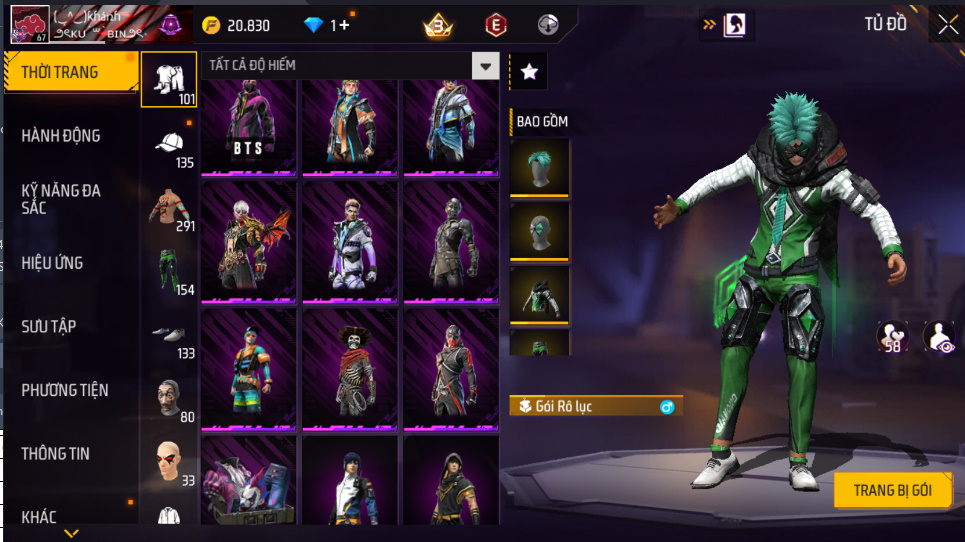Switch to the Hành Động tab

pos(62,136)
